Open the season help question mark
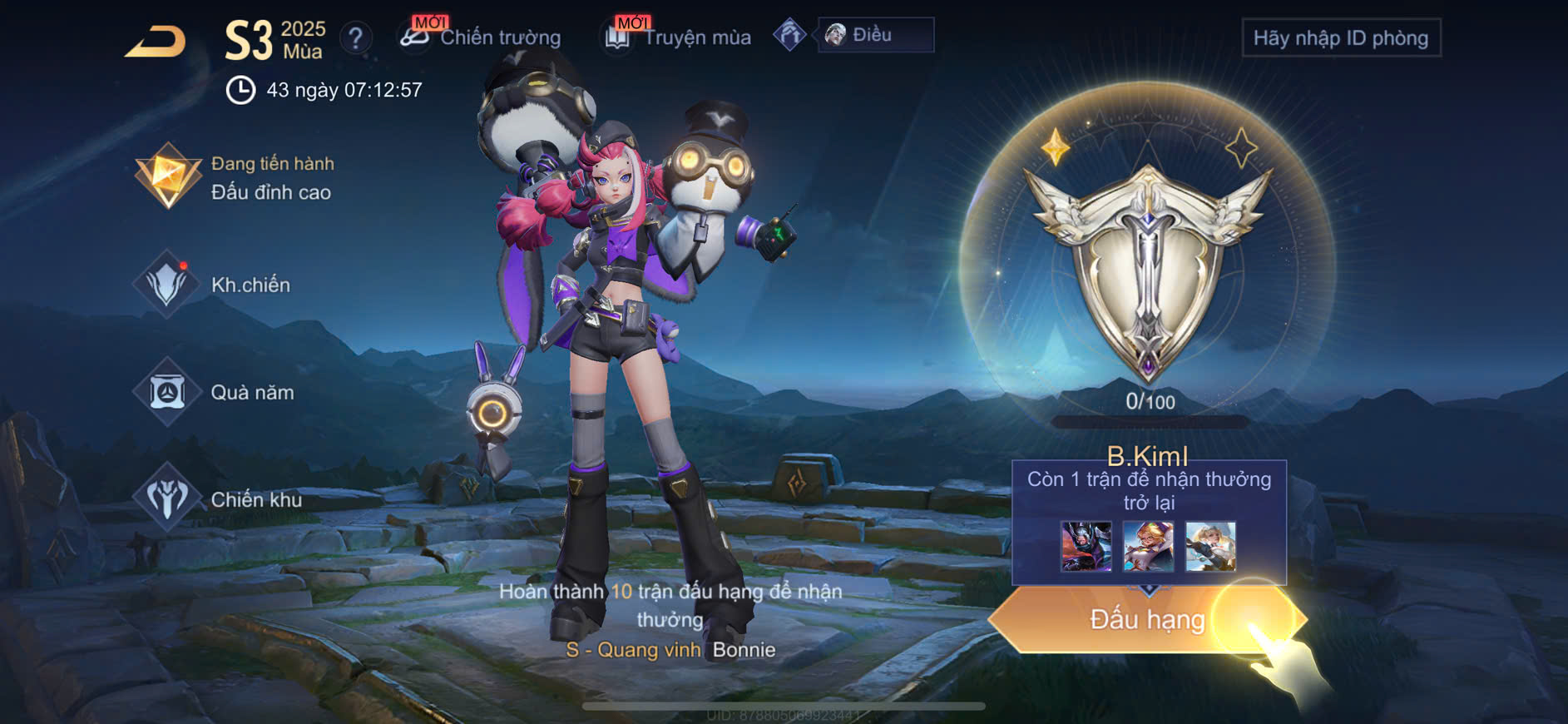The width and height of the screenshot is (1568, 724). click(356, 38)
